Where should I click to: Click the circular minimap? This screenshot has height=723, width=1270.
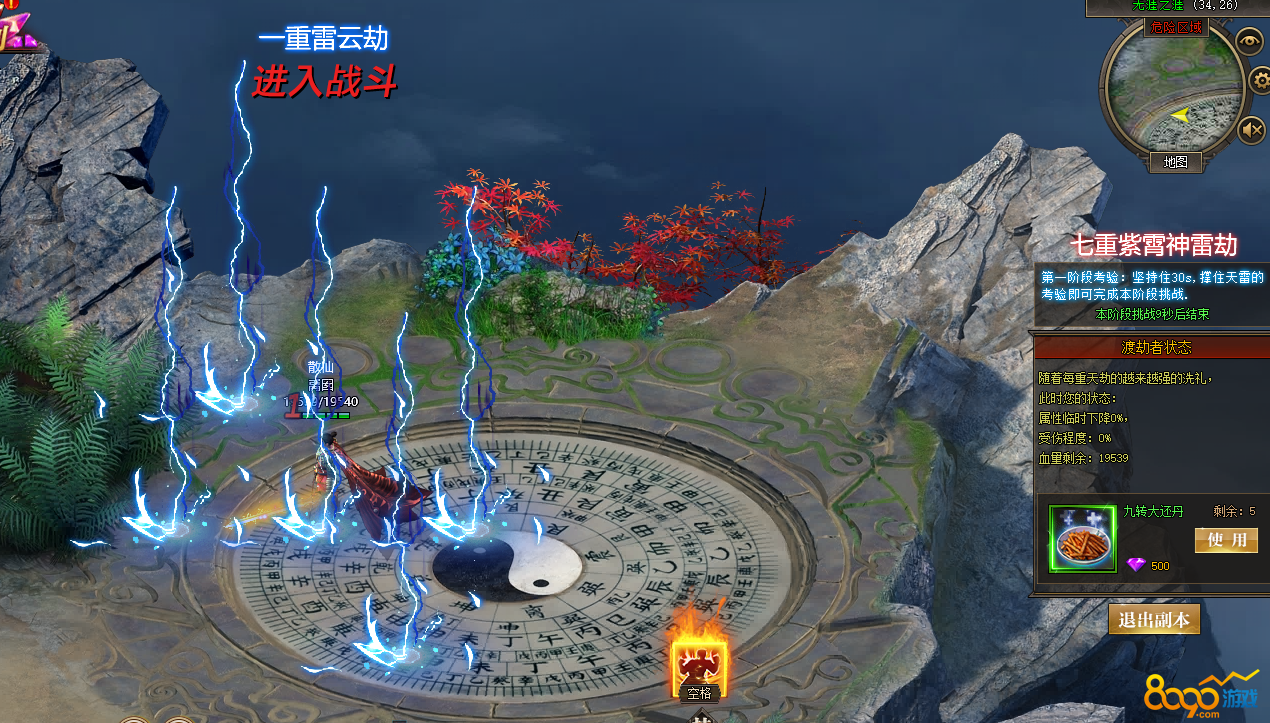click(x=1172, y=95)
